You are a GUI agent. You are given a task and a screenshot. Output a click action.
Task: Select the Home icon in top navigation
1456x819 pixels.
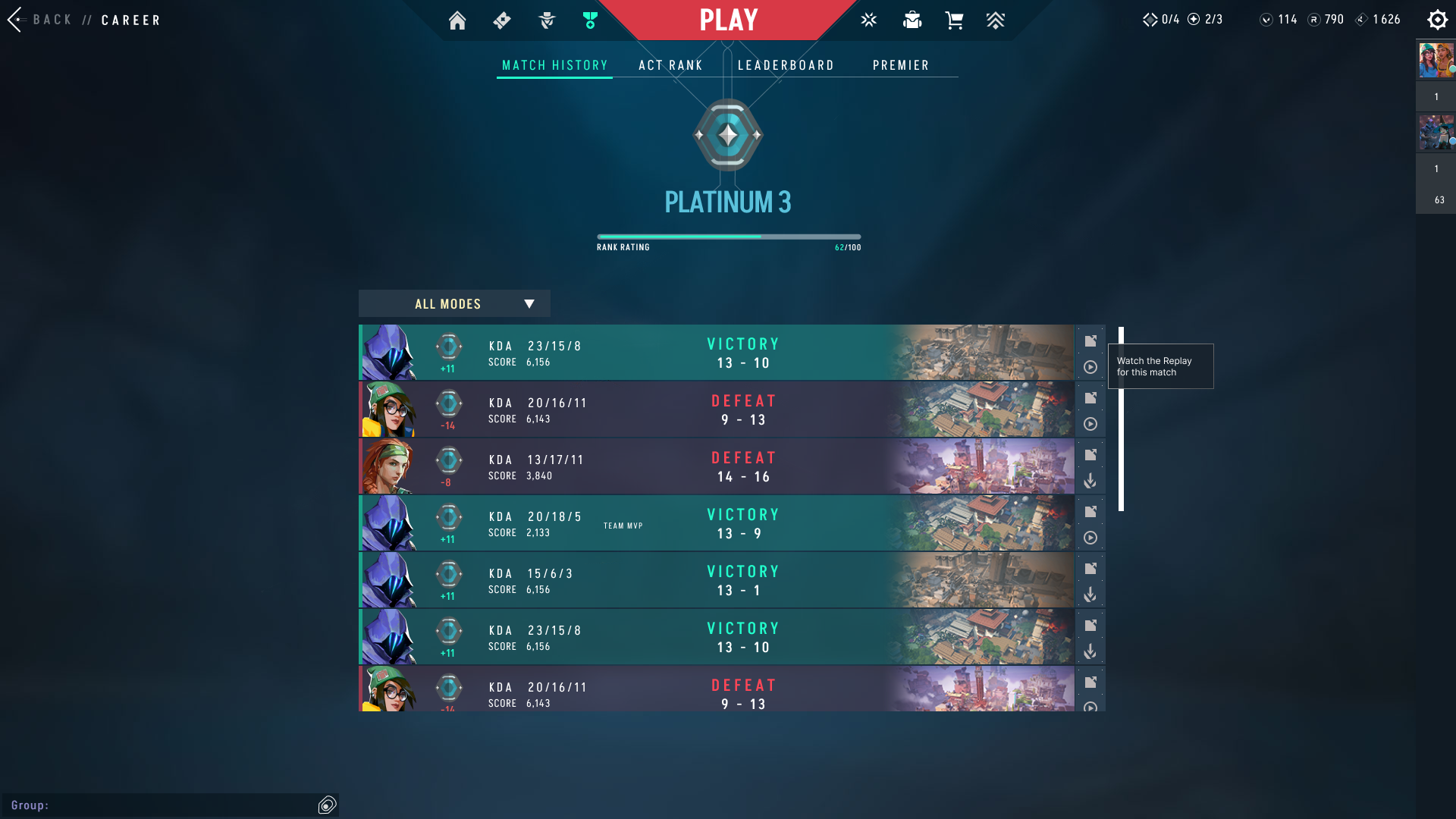coord(458,21)
